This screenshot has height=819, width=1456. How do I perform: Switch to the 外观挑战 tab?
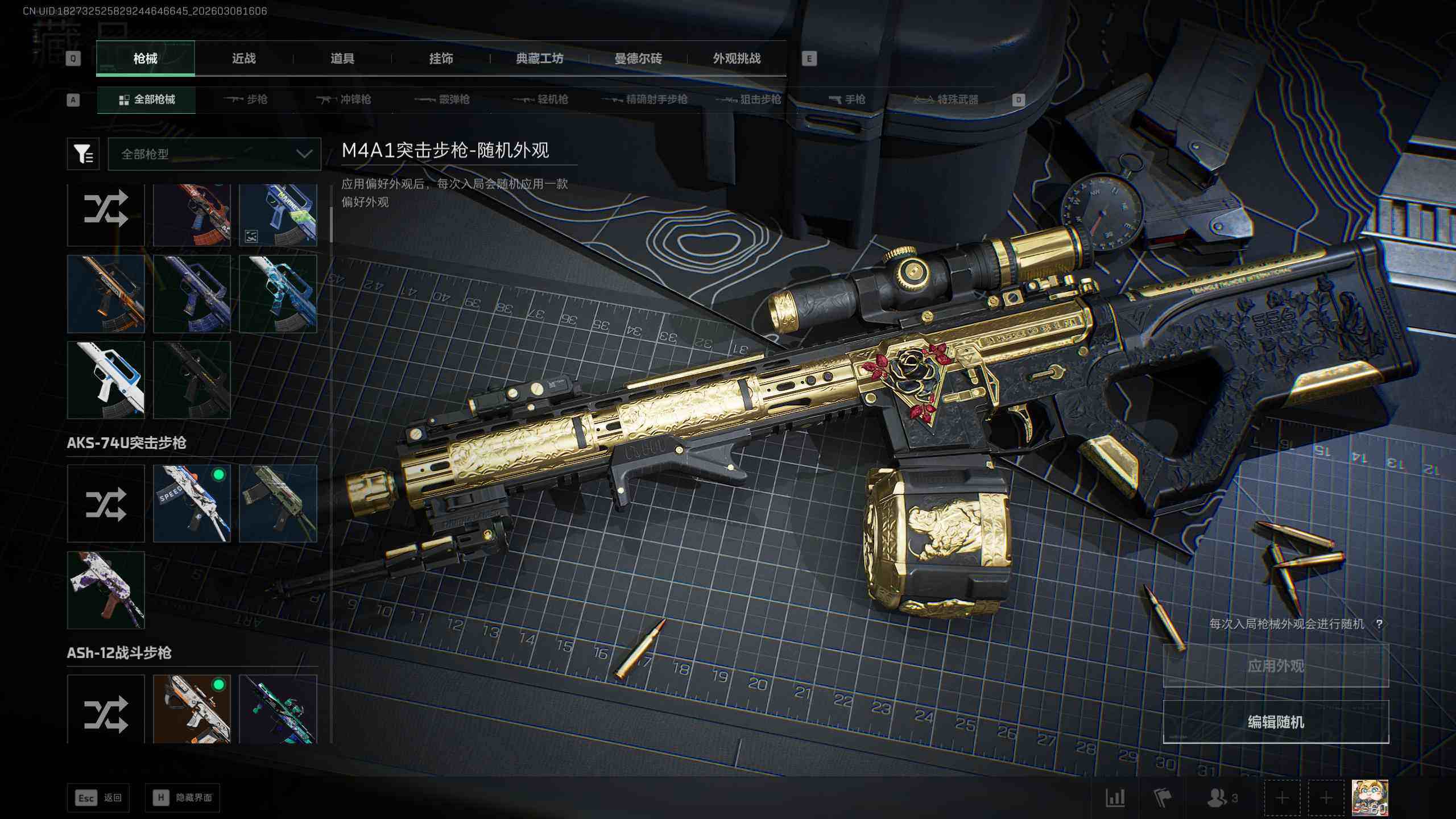click(x=737, y=59)
